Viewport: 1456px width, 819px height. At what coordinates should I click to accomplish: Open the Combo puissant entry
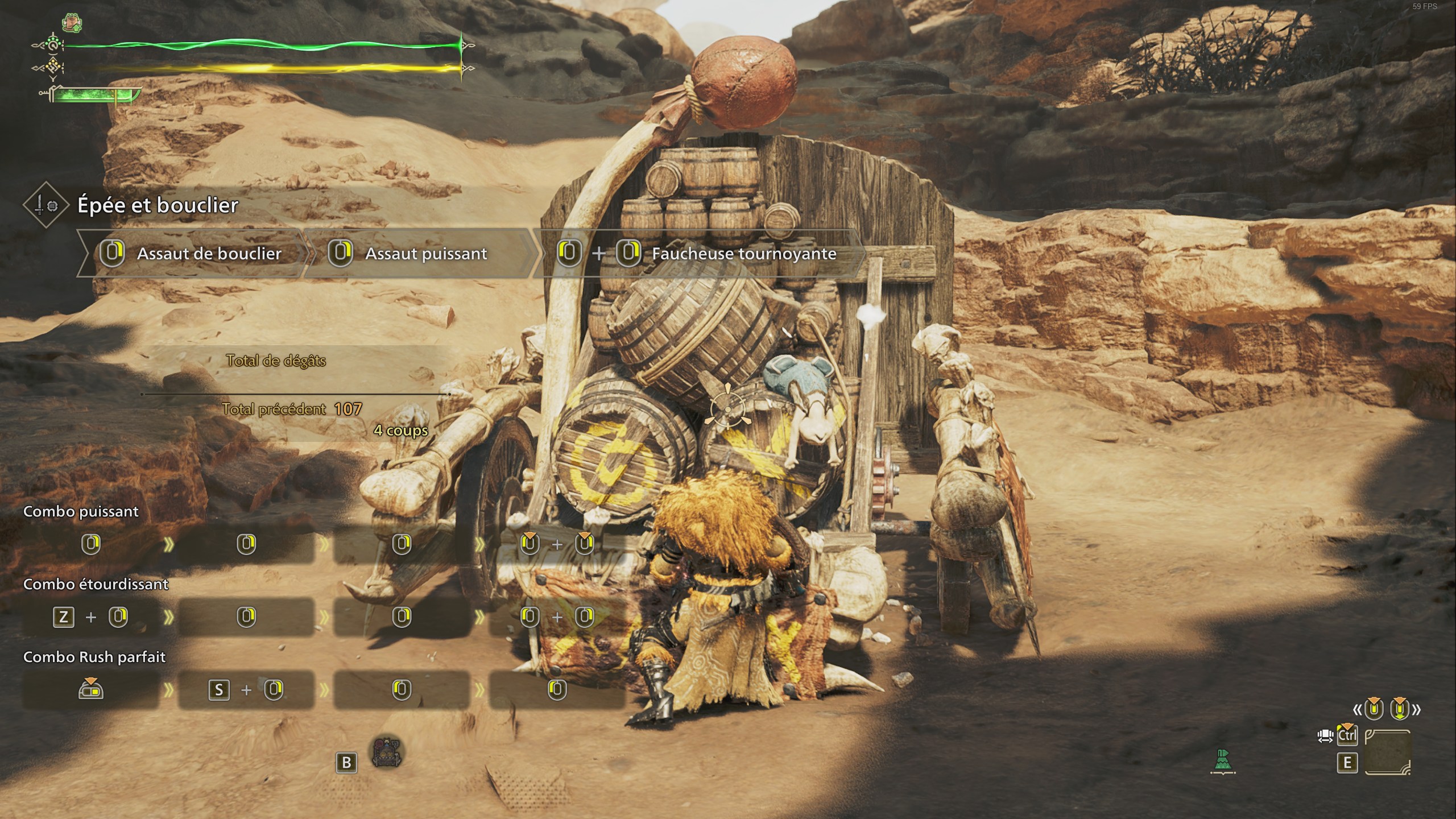tap(81, 511)
